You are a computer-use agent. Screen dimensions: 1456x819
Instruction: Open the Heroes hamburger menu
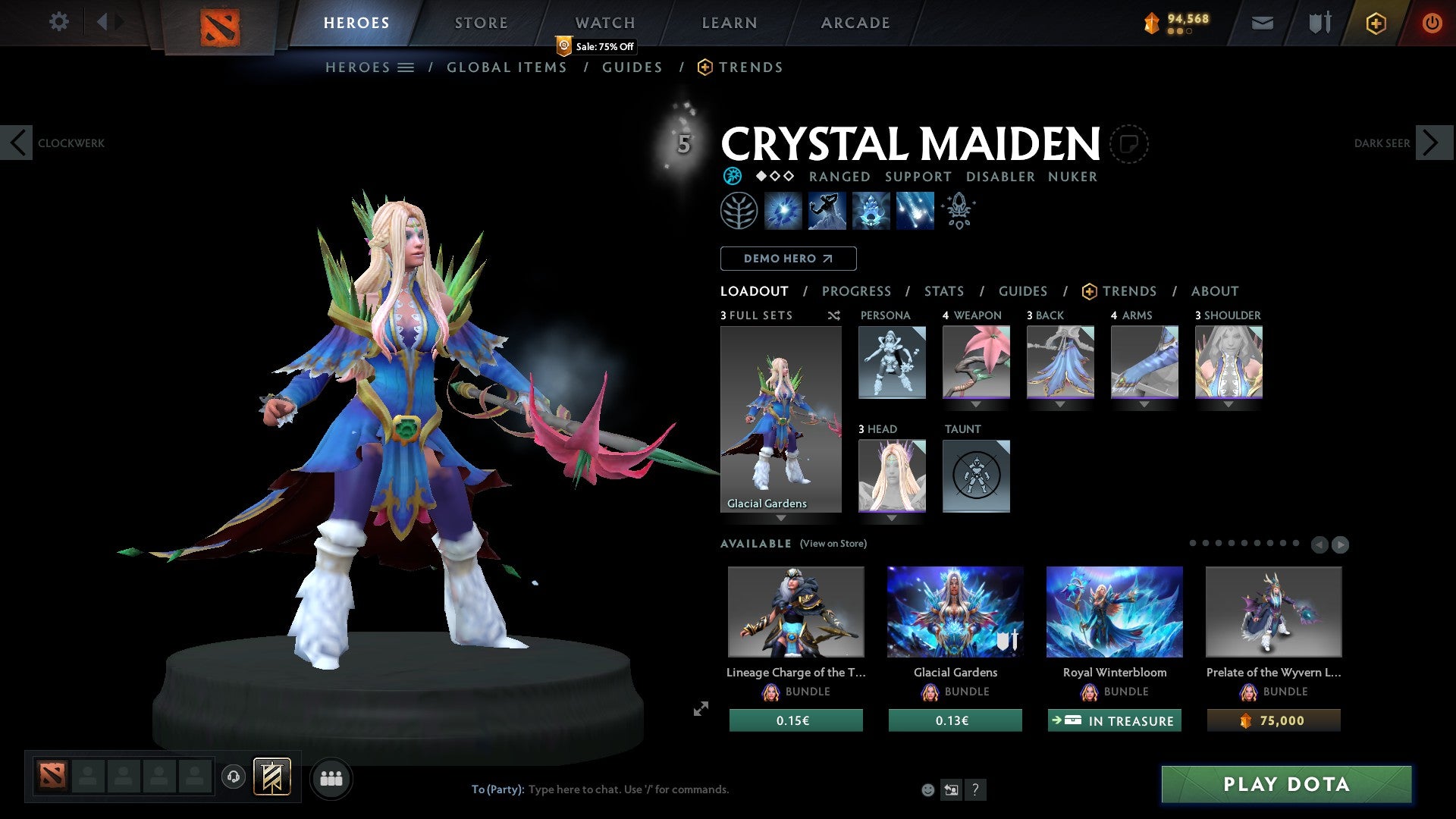(x=406, y=67)
